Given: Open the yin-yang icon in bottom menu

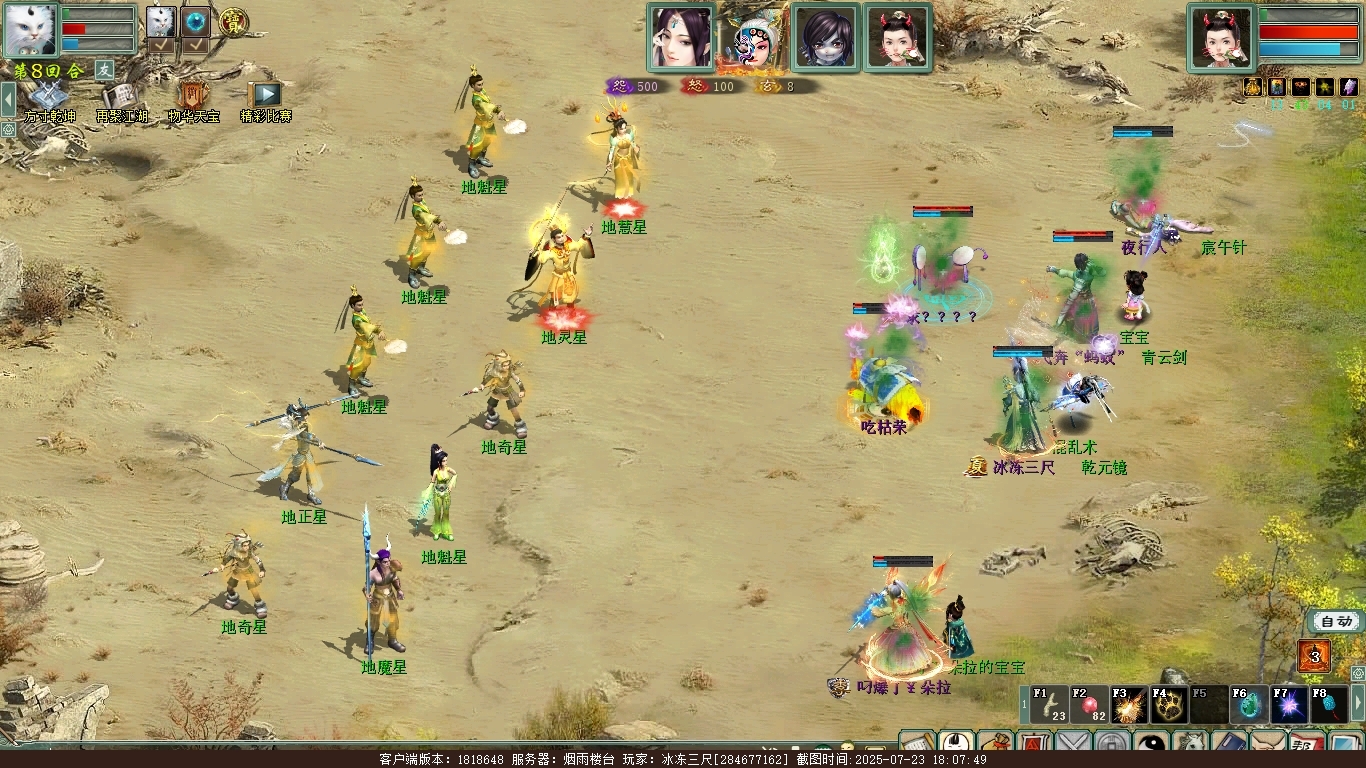Looking at the screenshot, I should tap(1151, 745).
